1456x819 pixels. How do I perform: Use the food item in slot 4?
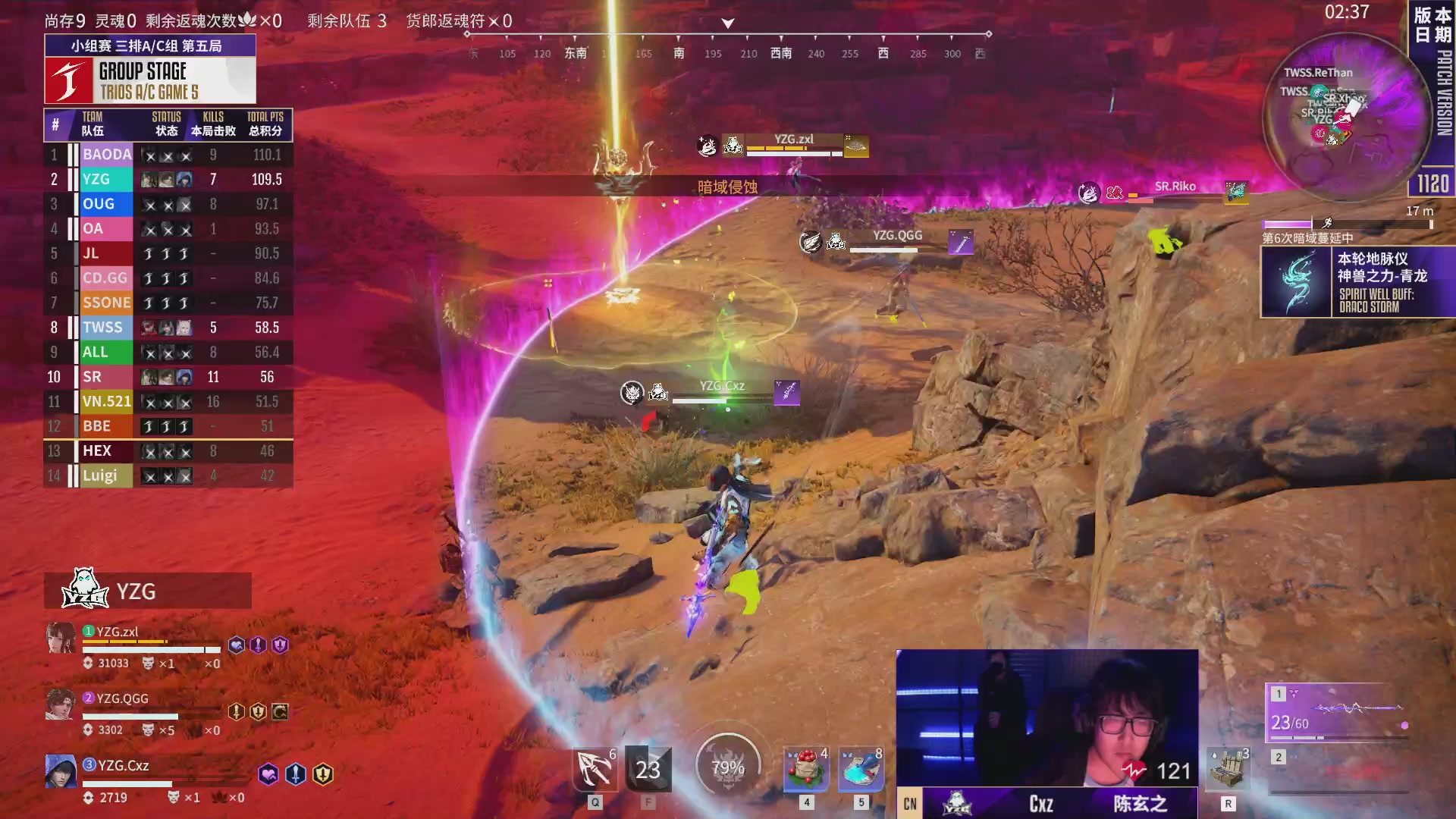point(806,768)
